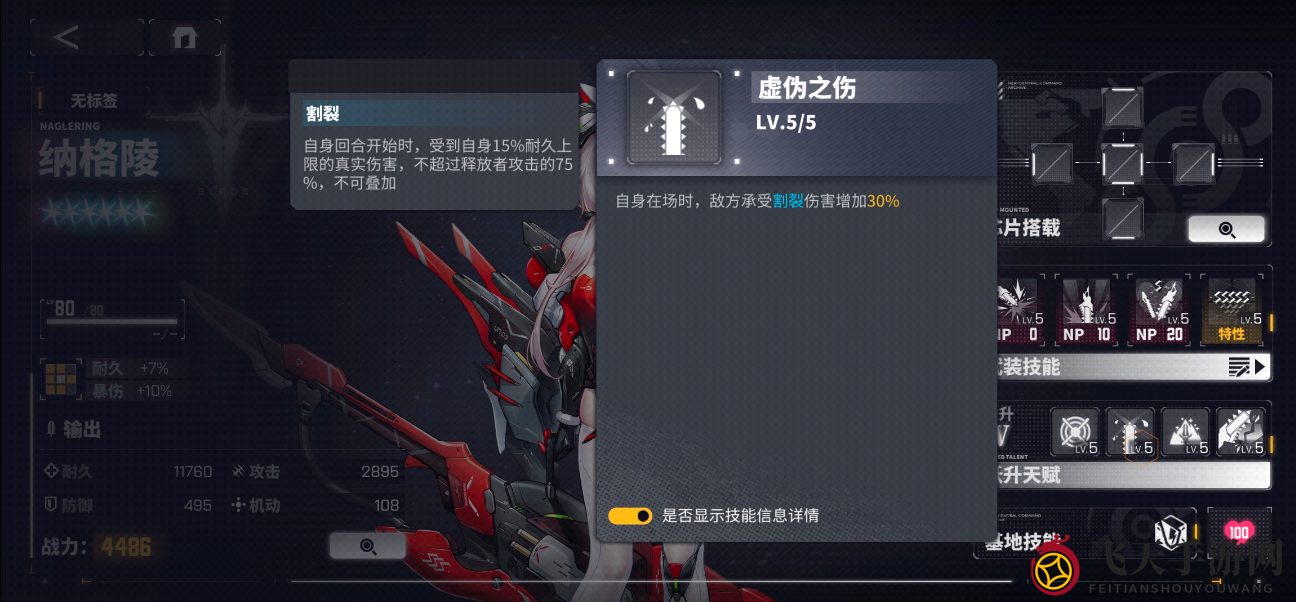This screenshot has width=1296, height=602.
Task: Open the base skill cube icon
Action: pos(1169,532)
